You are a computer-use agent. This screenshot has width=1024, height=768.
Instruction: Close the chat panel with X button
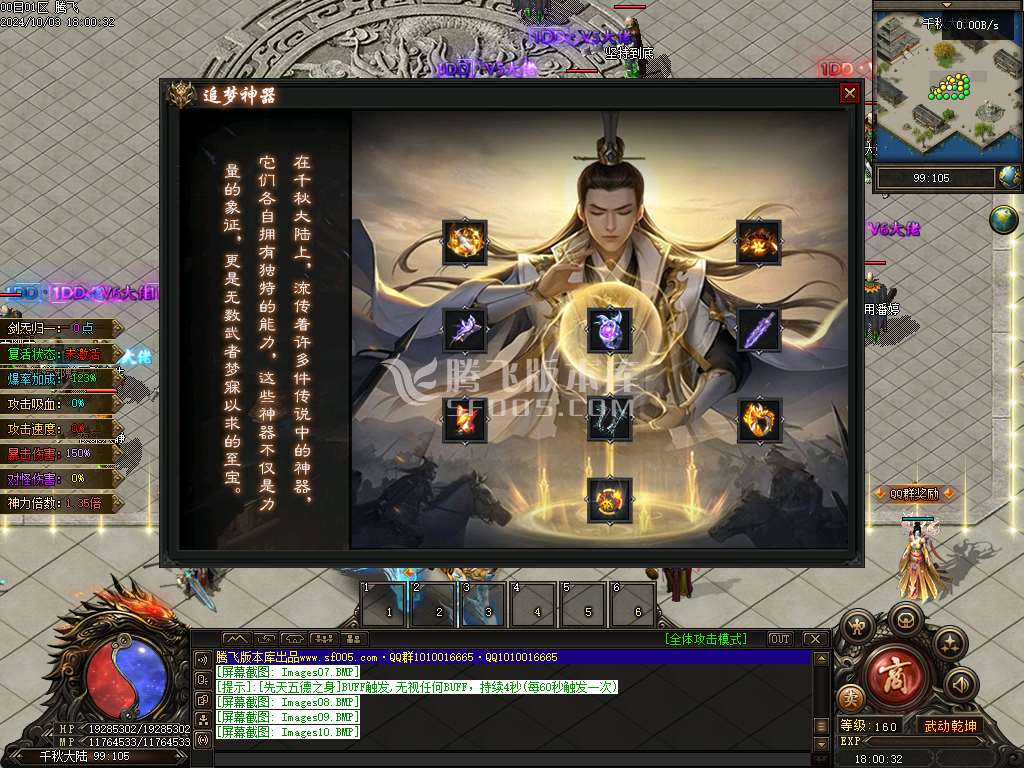pos(815,639)
